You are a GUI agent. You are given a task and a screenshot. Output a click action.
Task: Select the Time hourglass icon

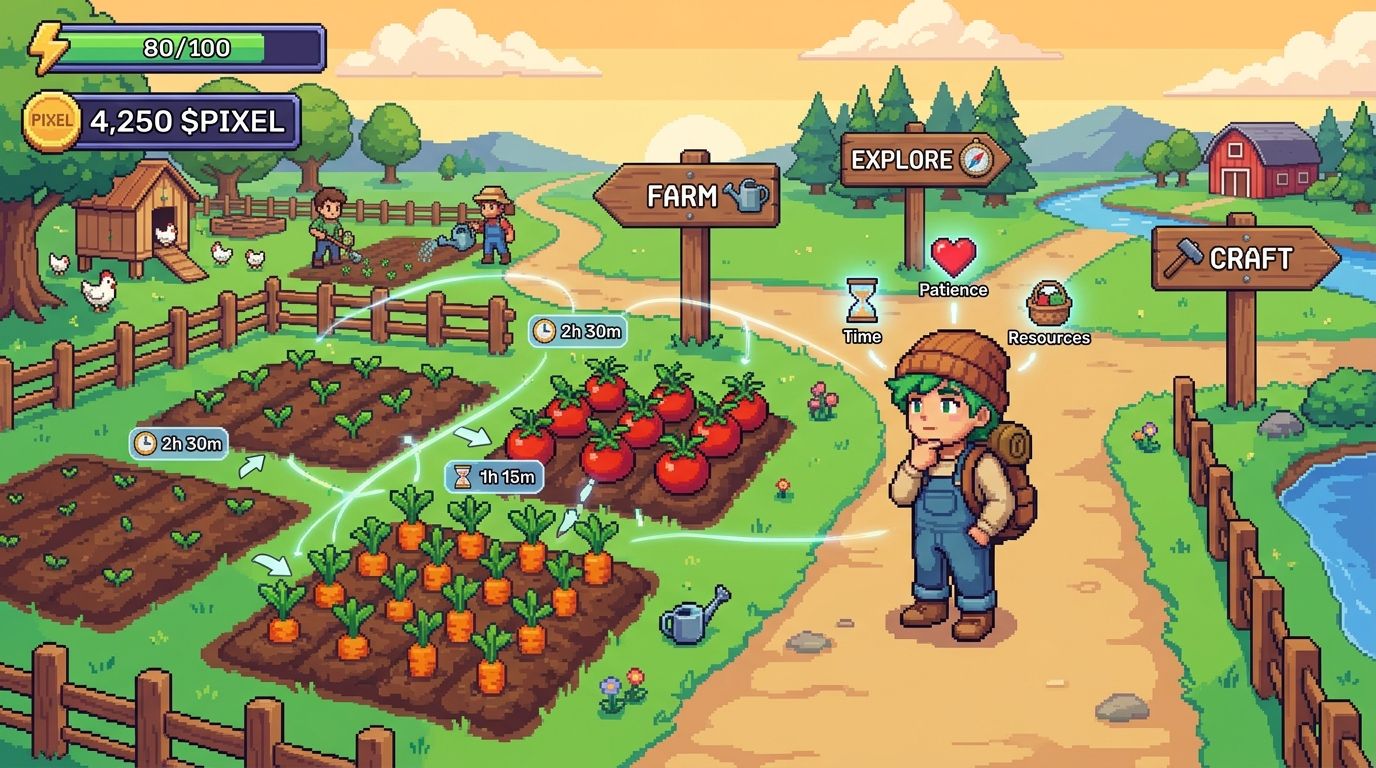point(861,299)
